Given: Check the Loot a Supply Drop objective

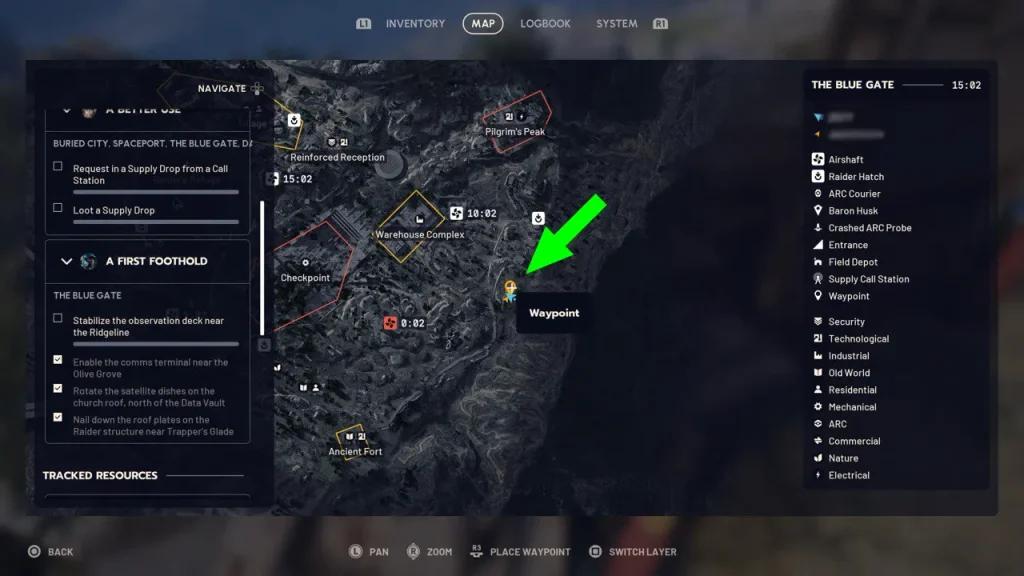Looking at the screenshot, I should tap(58, 208).
